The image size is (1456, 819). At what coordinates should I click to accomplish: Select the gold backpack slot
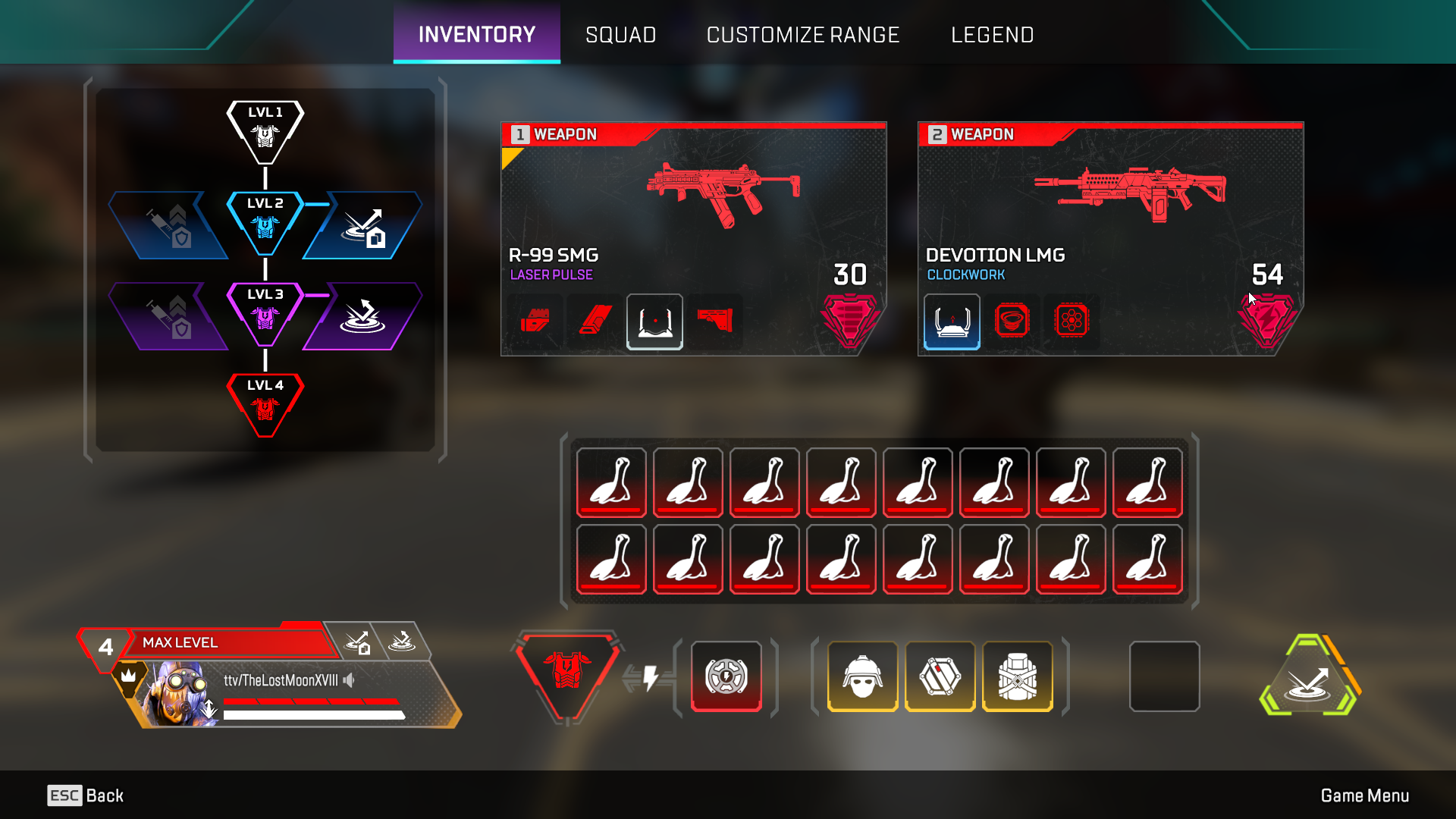coord(1017,676)
